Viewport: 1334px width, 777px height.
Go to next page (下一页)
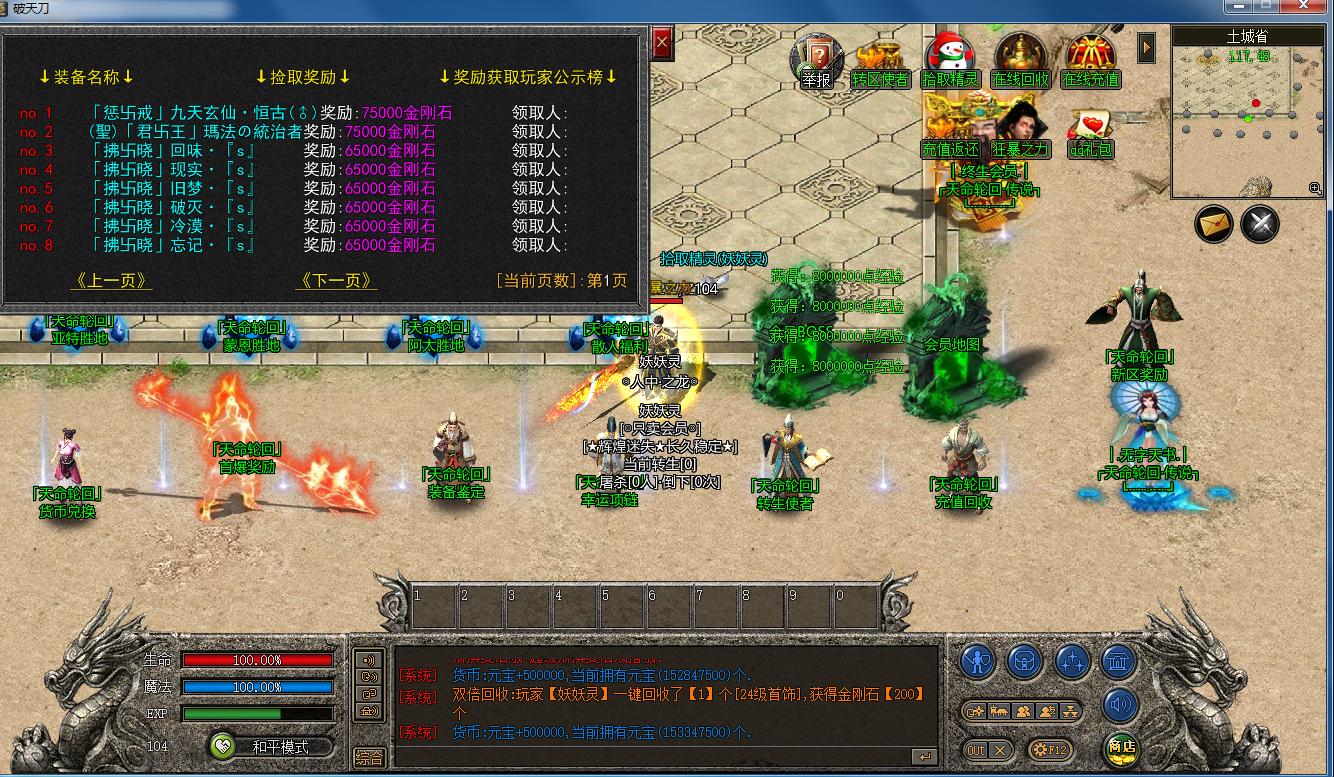[x=337, y=281]
